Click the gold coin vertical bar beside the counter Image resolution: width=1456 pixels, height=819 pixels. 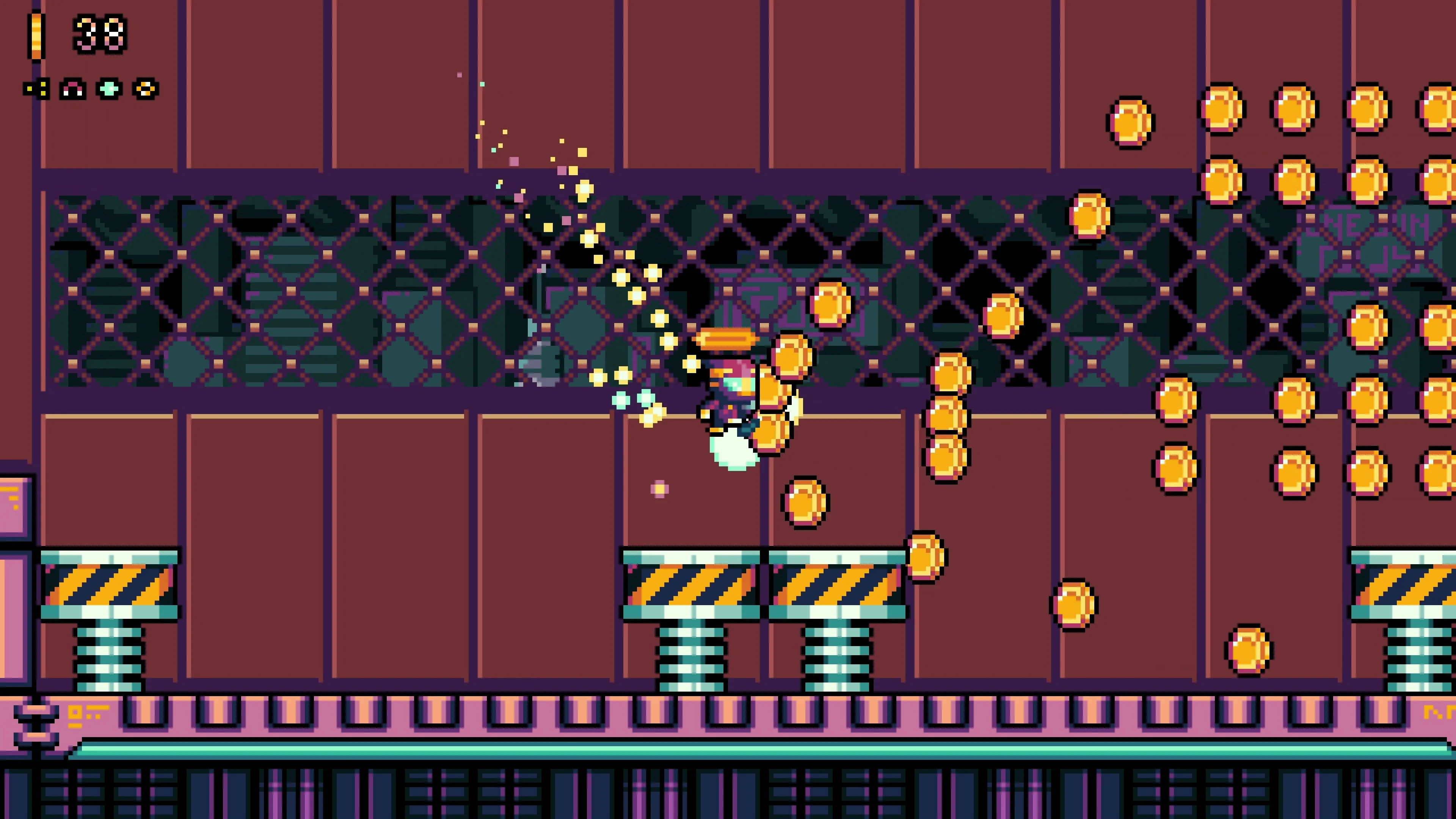point(37,35)
